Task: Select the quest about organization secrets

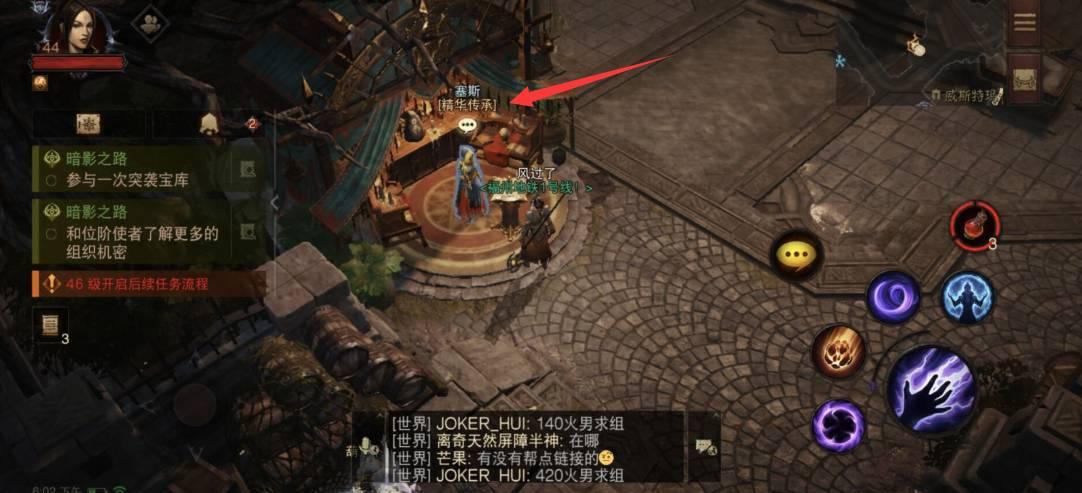Action: click(x=135, y=231)
